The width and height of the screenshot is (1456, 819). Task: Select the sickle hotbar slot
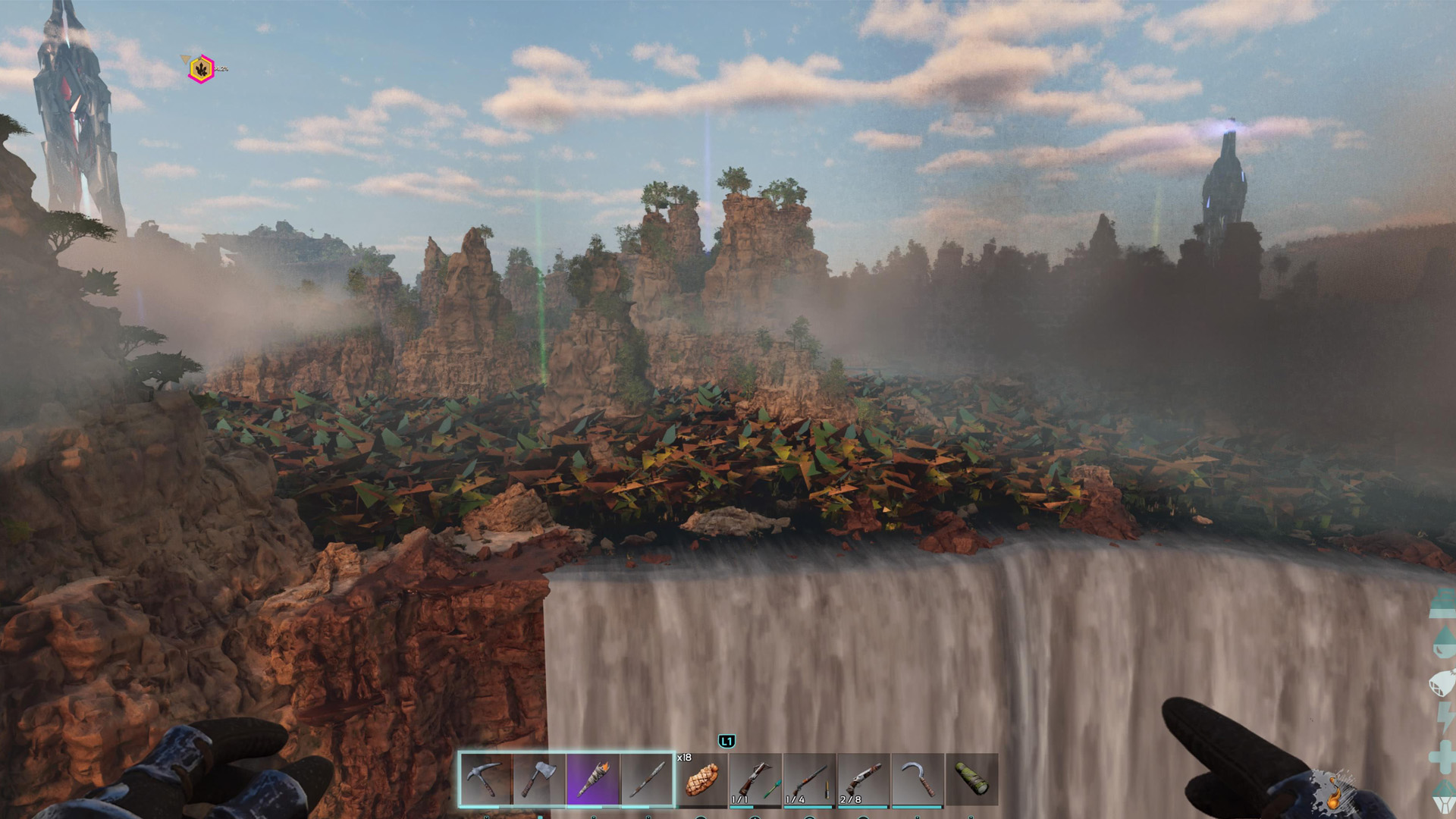(918, 780)
